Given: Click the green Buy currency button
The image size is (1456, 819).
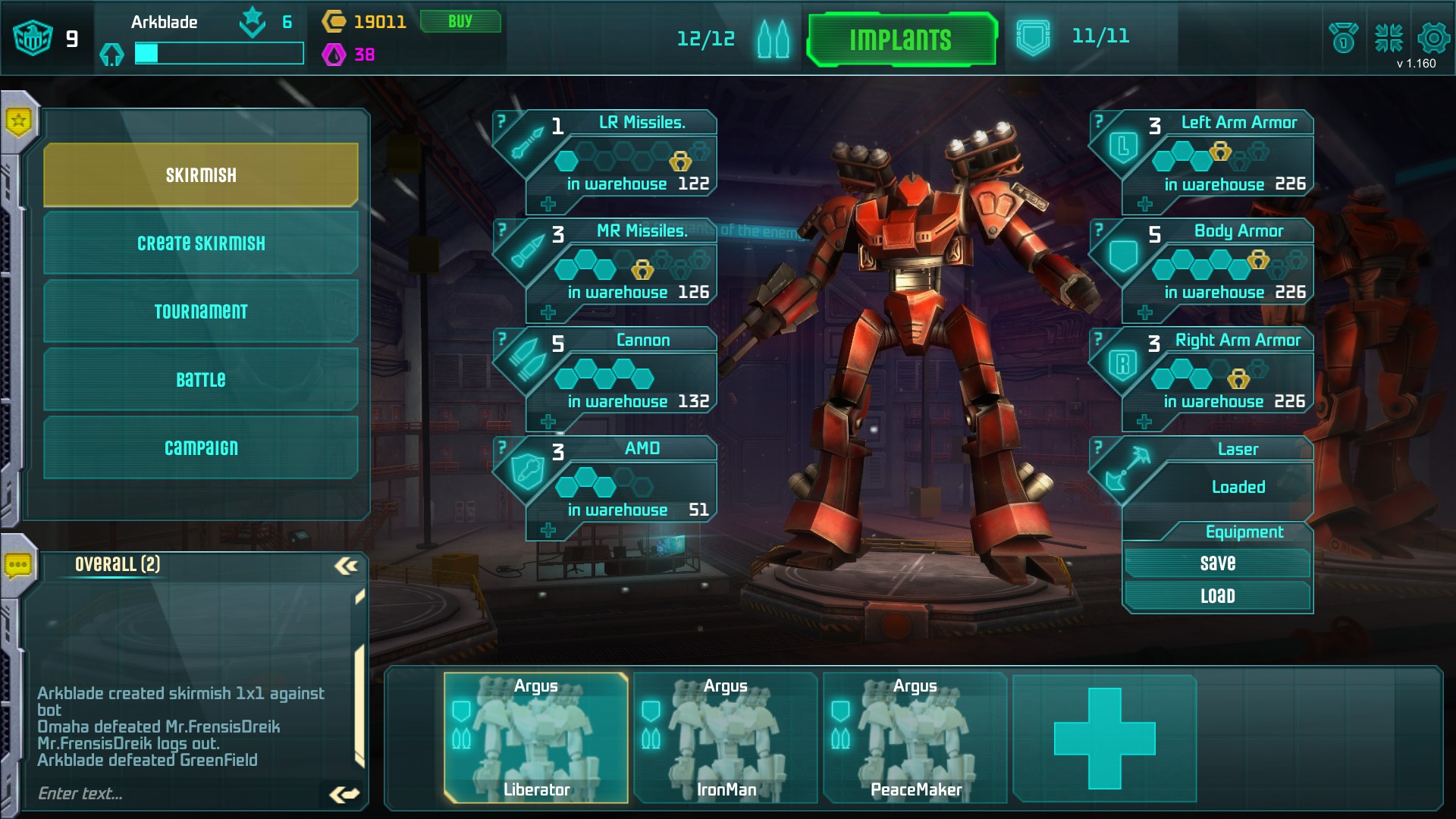Looking at the screenshot, I should [460, 21].
